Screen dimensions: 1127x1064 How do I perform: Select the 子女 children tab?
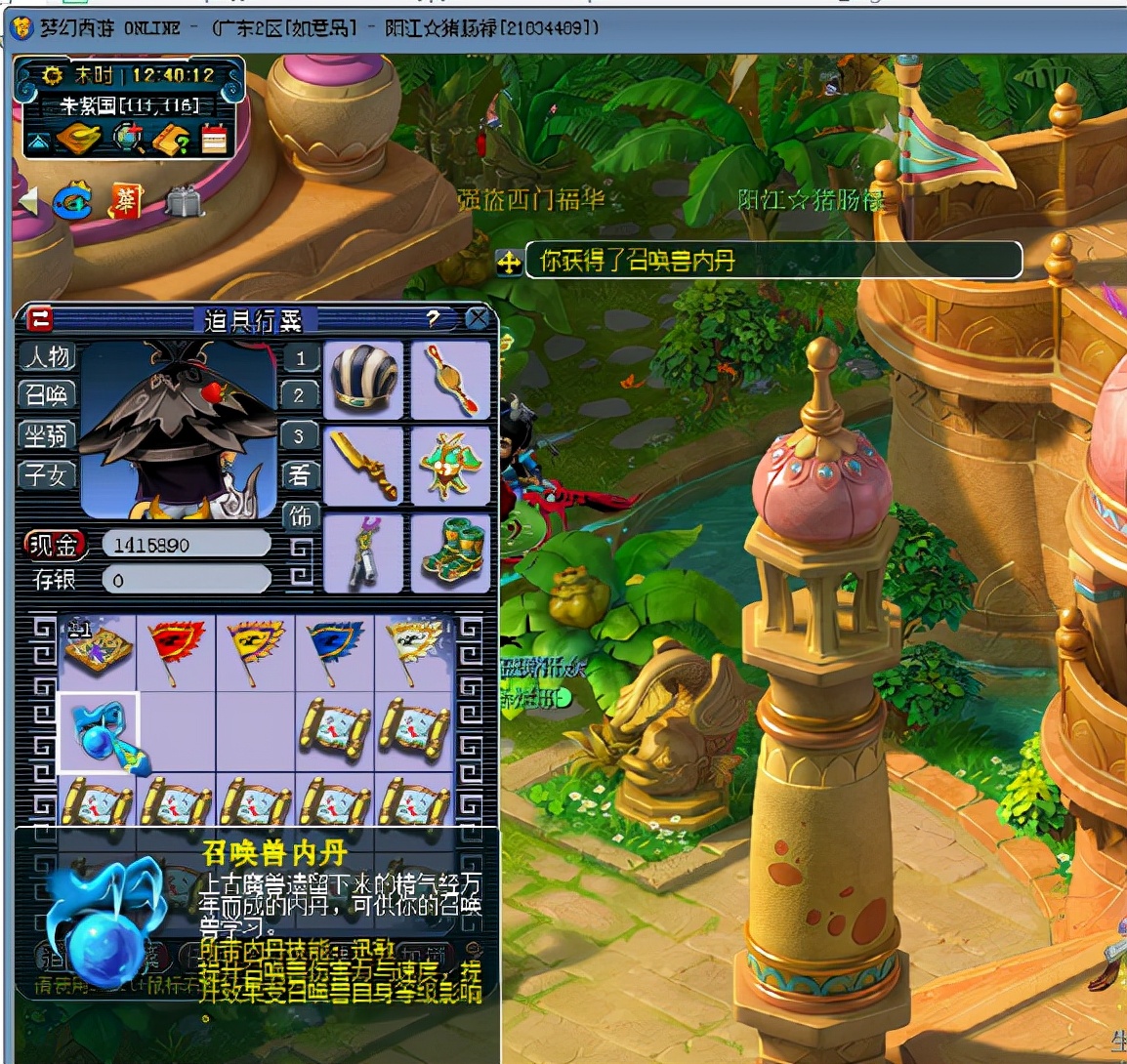pyautogui.click(x=47, y=474)
